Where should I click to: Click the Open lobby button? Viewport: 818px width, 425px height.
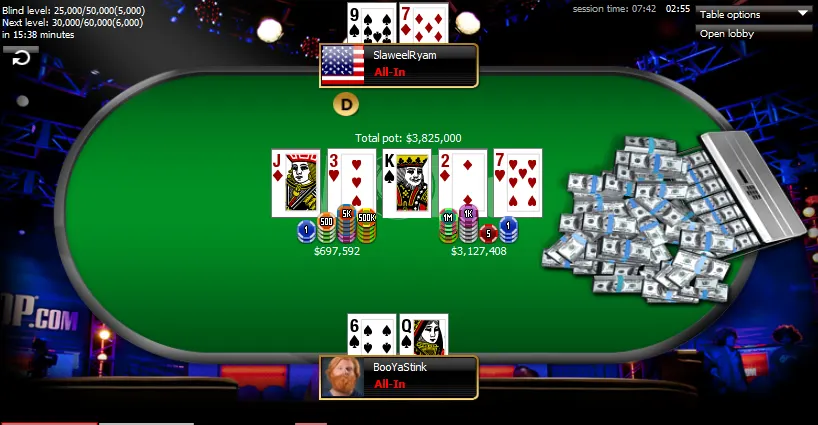point(754,34)
